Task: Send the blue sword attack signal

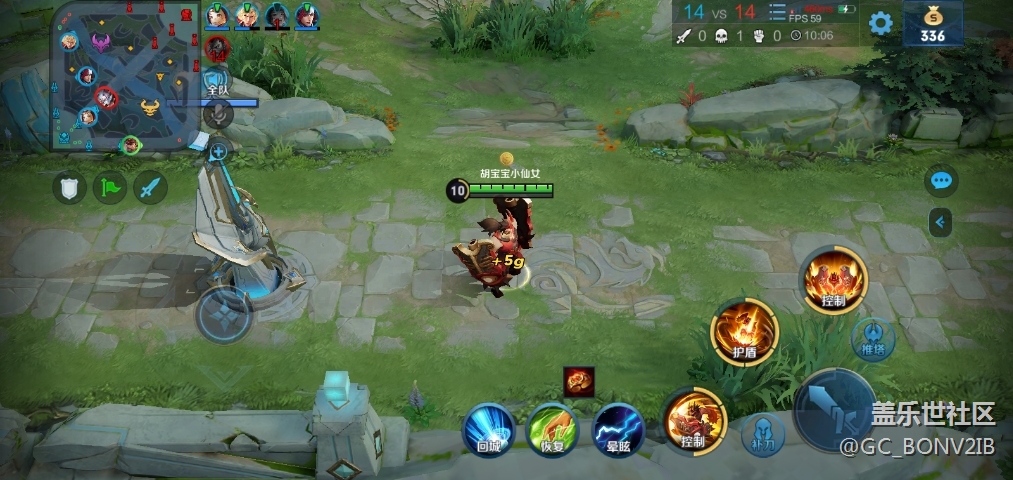Action: pos(151,187)
